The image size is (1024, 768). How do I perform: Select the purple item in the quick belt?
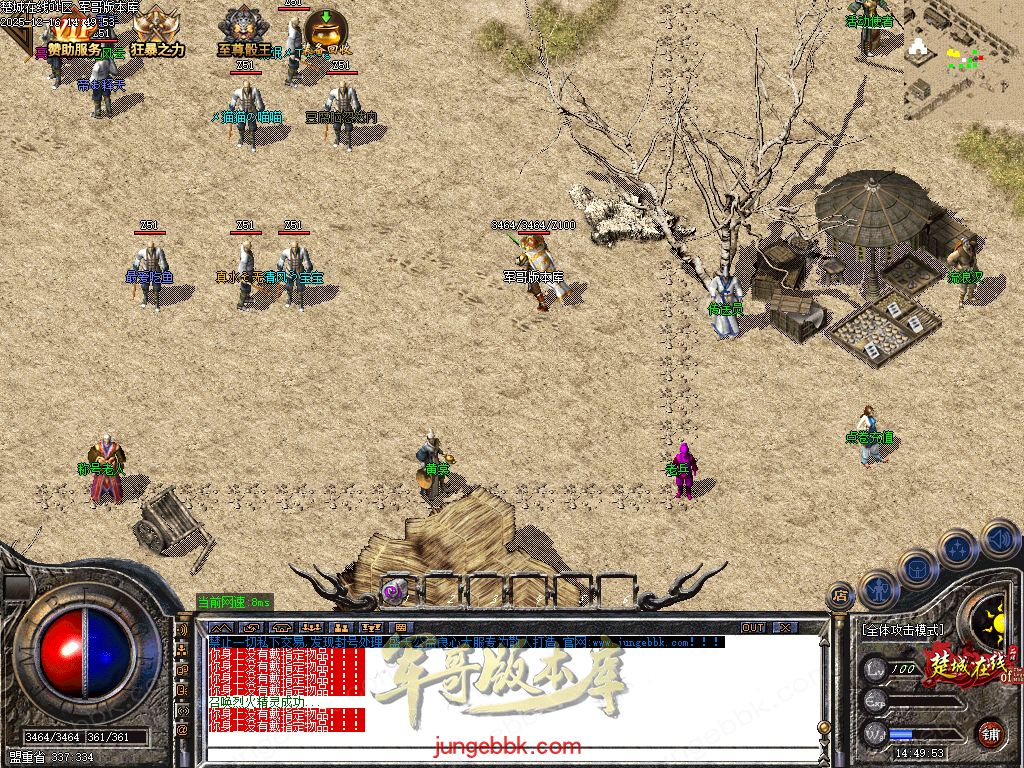pos(394,590)
